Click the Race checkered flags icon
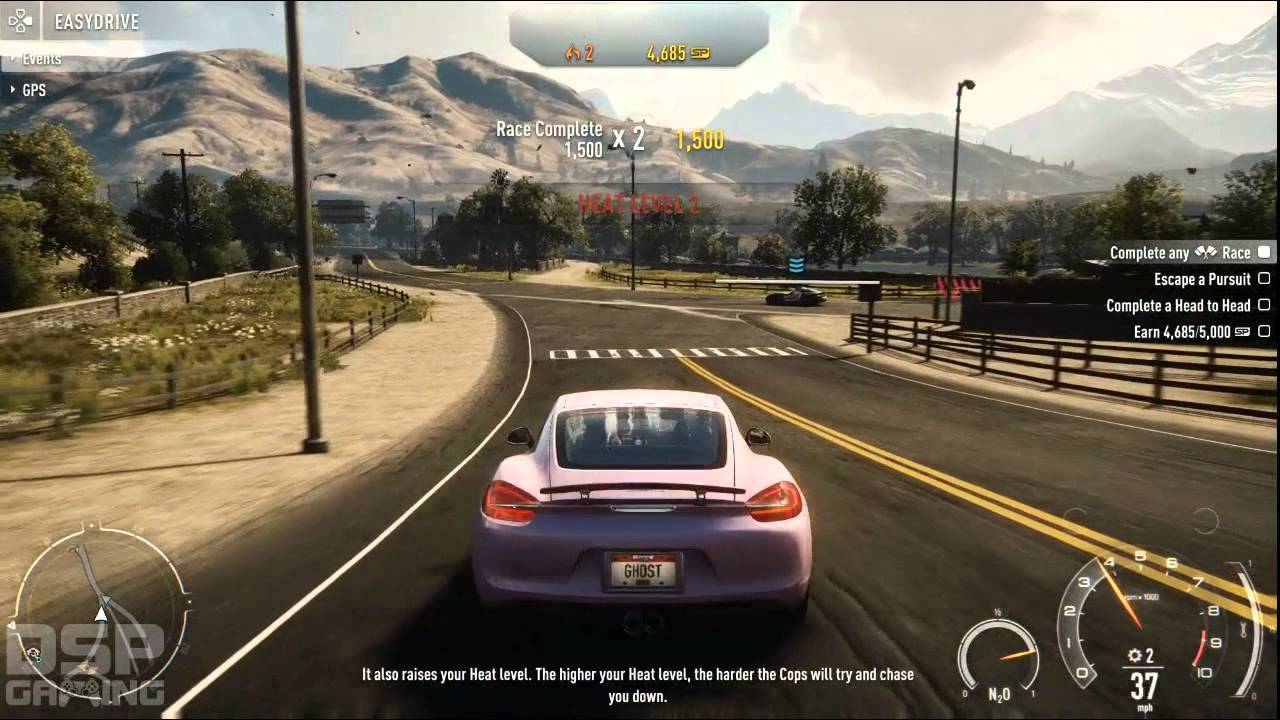This screenshot has width=1280, height=720. pyautogui.click(x=1207, y=252)
